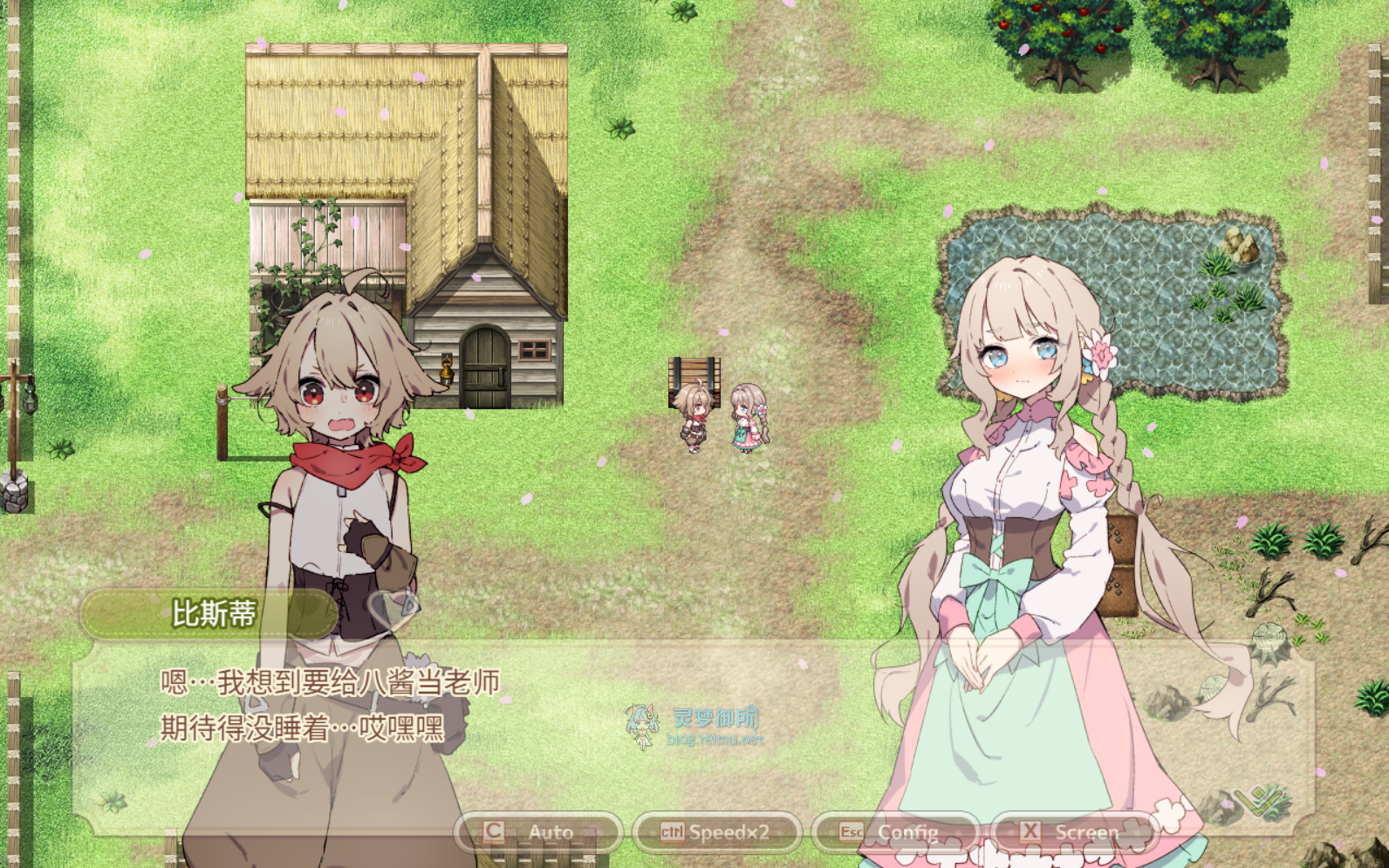
Task: Toggle the Speed×2 fast-forward button
Action: tap(716, 832)
